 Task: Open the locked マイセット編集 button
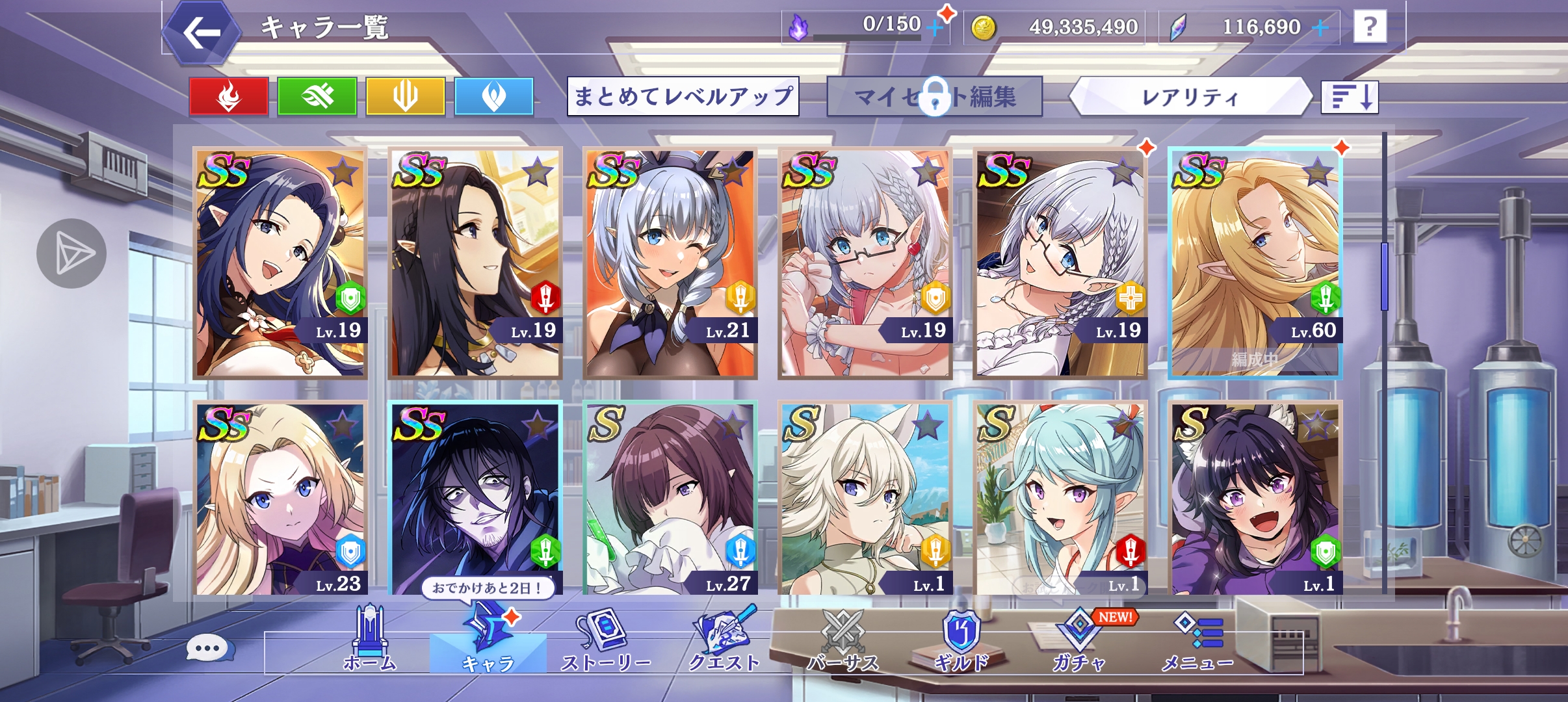(934, 97)
